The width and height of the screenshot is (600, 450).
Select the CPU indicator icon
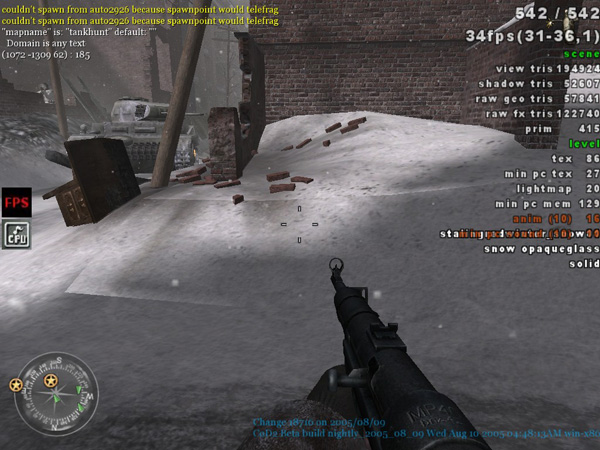pos(16,234)
